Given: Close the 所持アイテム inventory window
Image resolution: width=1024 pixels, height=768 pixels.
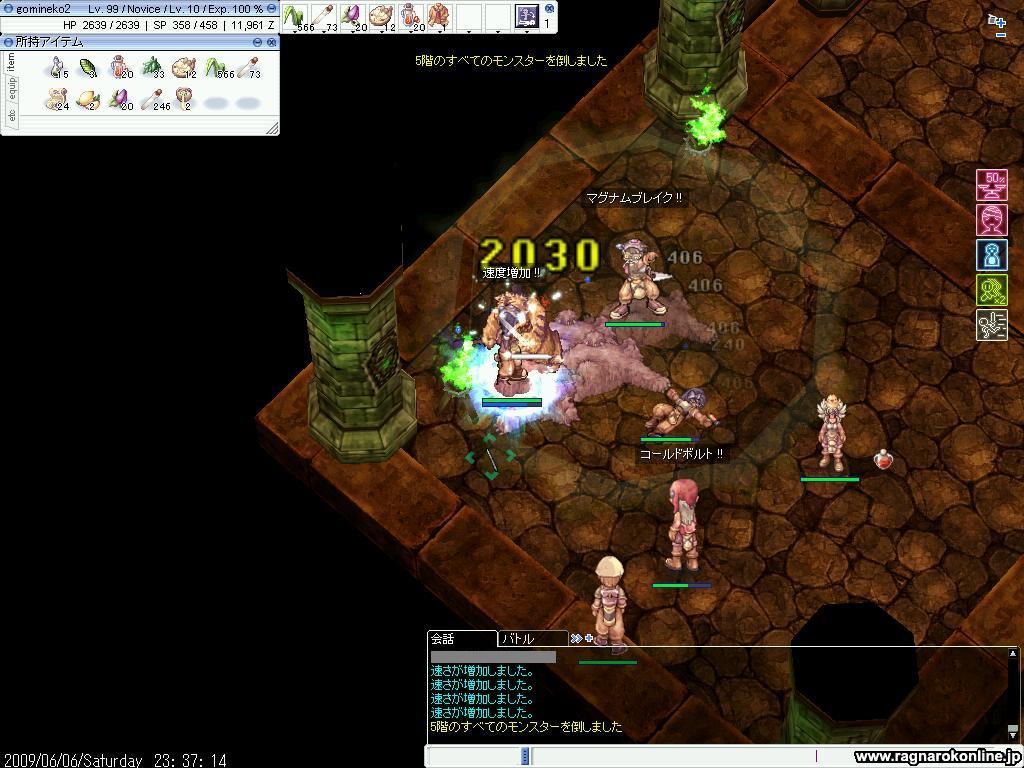Looking at the screenshot, I should pyautogui.click(x=271, y=42).
